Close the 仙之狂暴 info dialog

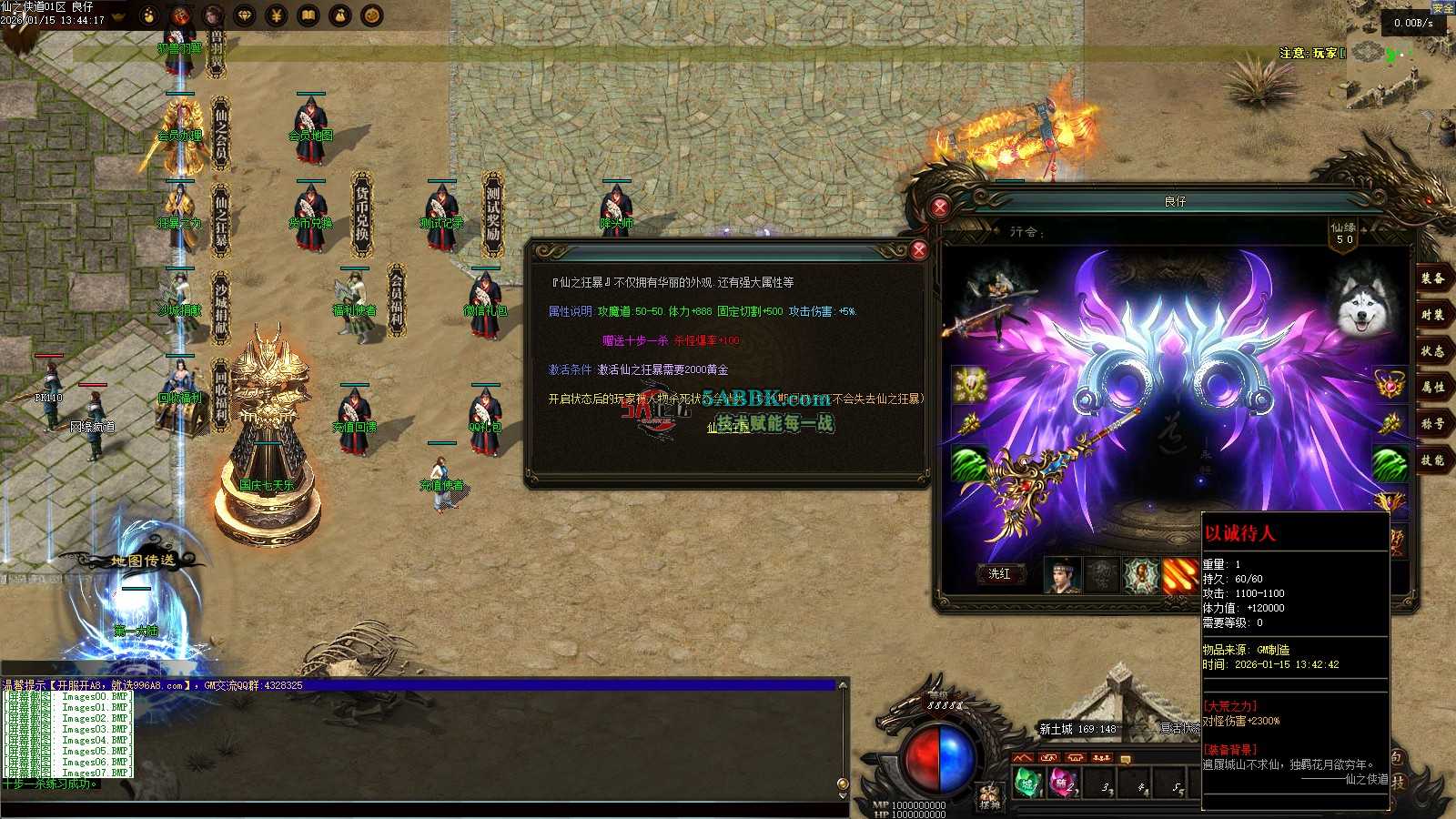[918, 249]
